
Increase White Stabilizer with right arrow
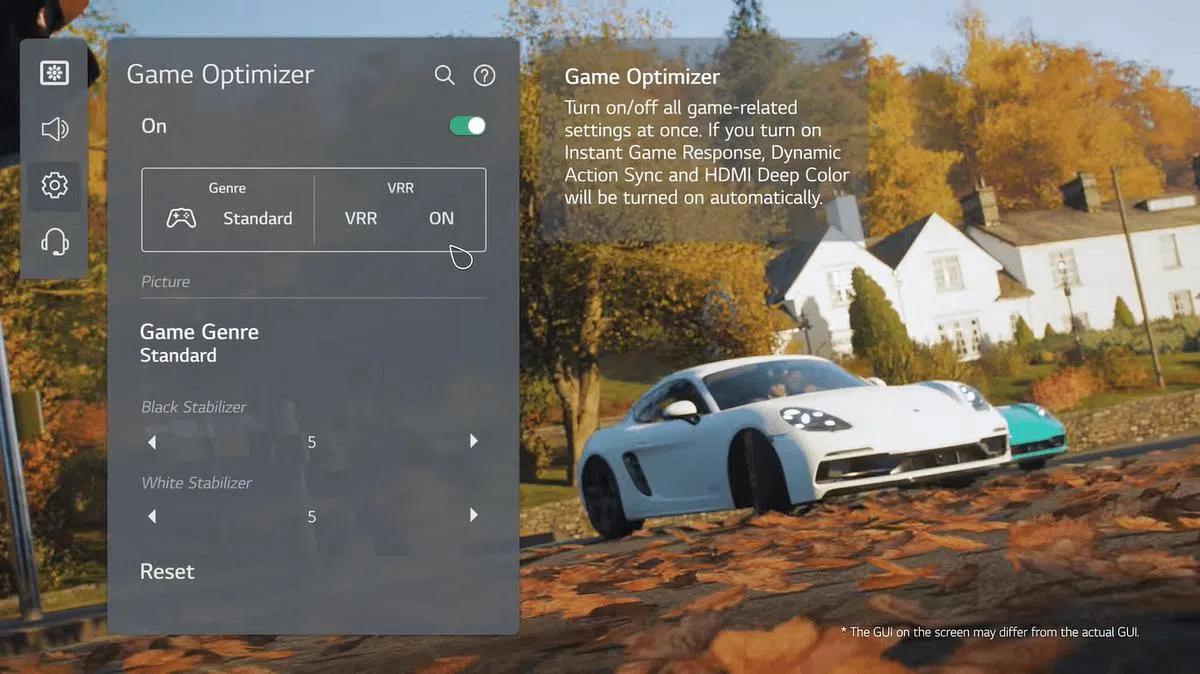point(474,516)
